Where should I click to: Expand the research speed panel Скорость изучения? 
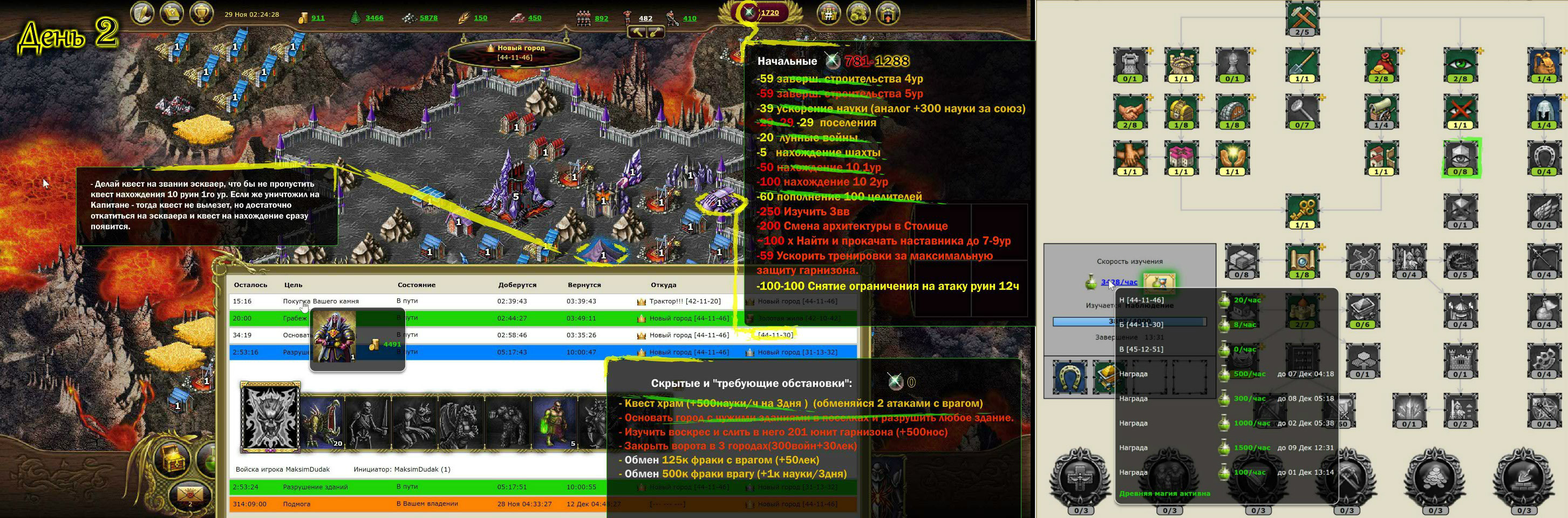(x=1130, y=262)
